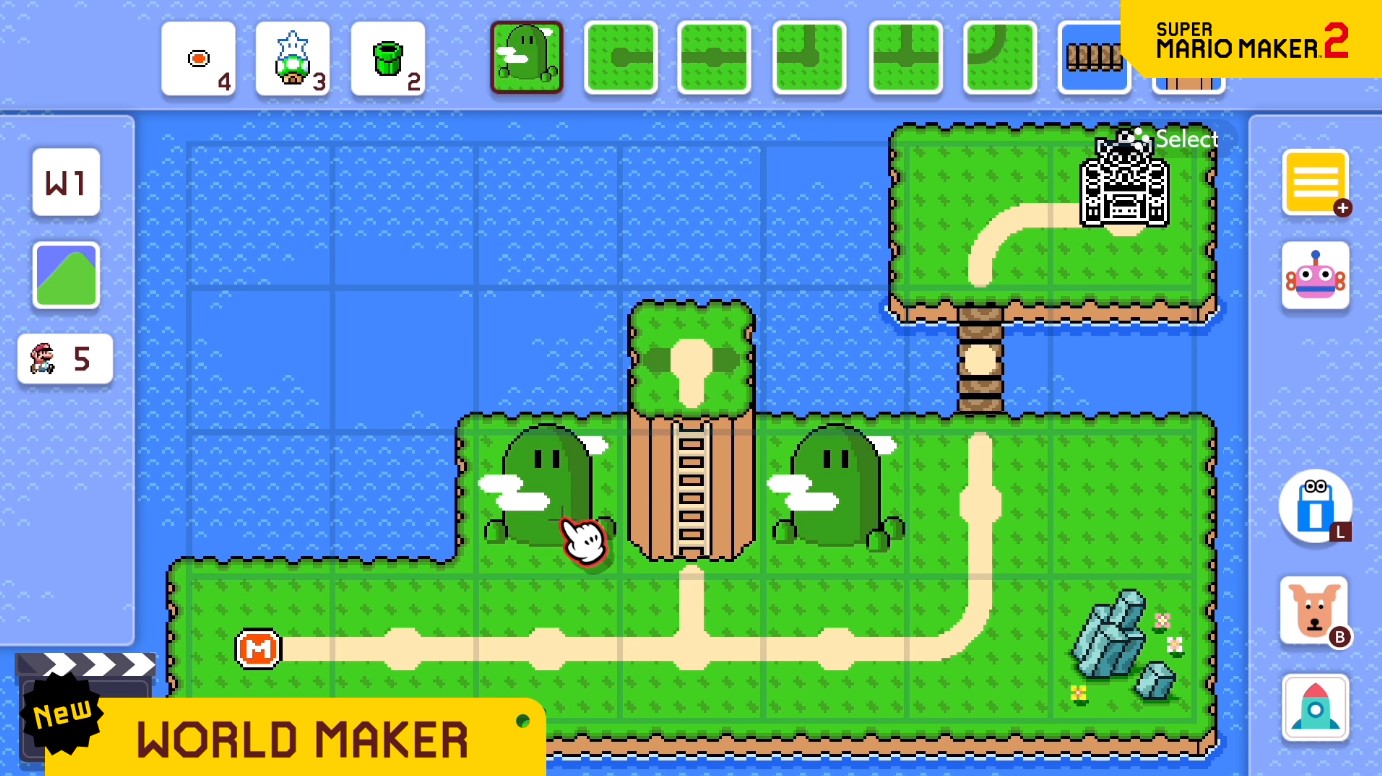Choose the T-junction path tile
Image resolution: width=1382 pixels, height=776 pixels.
pyautogui.click(x=905, y=58)
